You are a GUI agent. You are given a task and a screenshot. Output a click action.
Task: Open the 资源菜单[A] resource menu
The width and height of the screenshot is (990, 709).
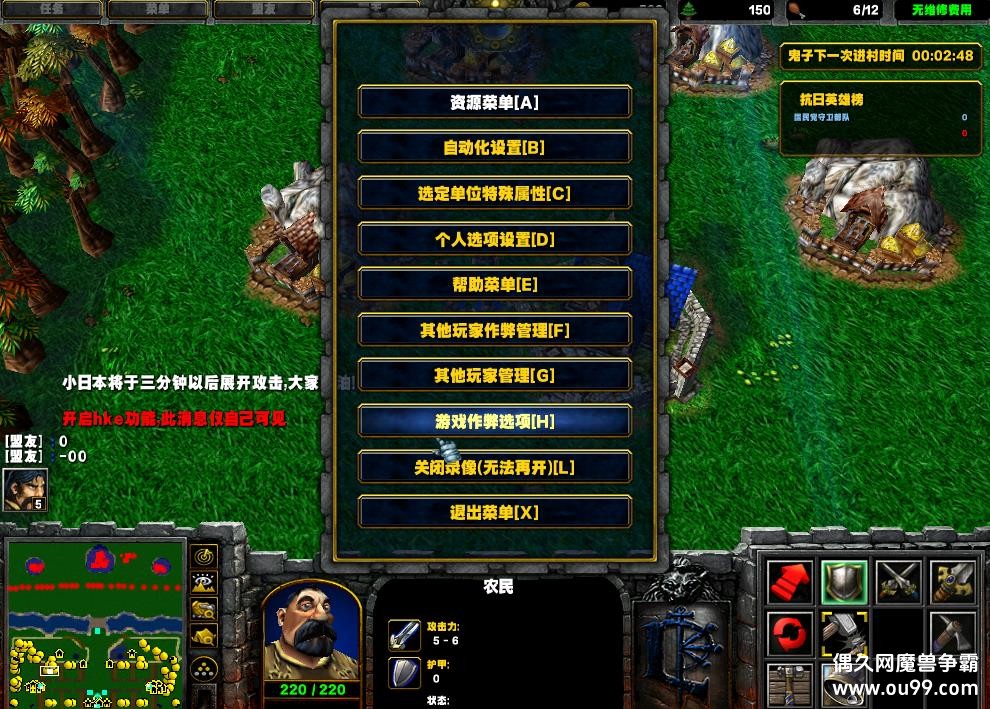[494, 102]
